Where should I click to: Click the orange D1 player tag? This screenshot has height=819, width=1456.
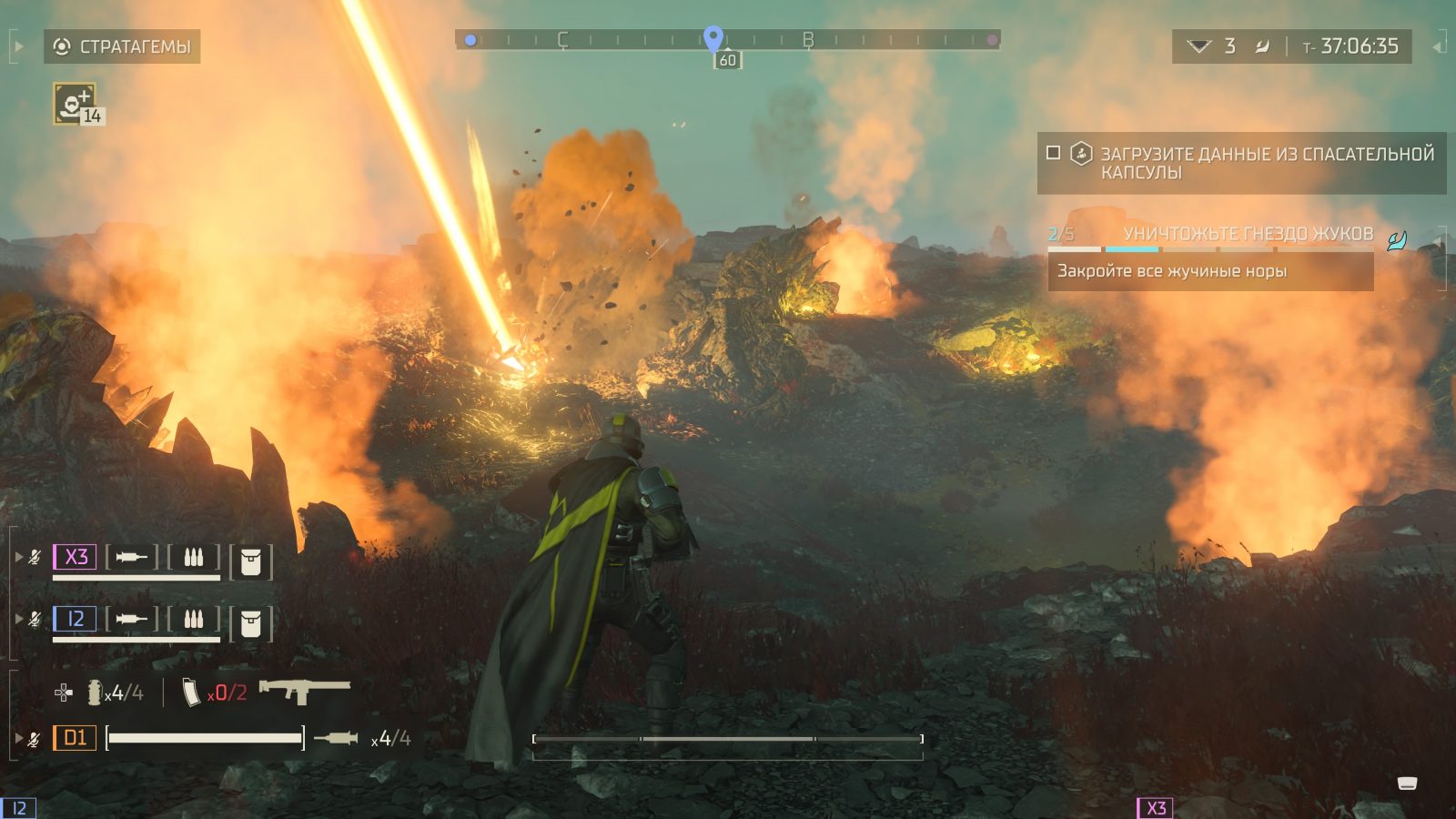coord(75,738)
